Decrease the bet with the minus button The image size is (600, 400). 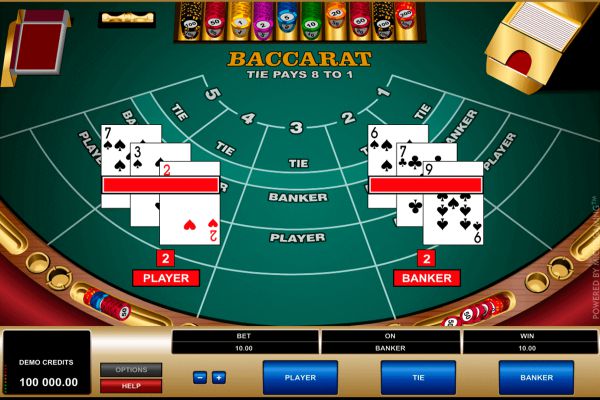(200, 377)
